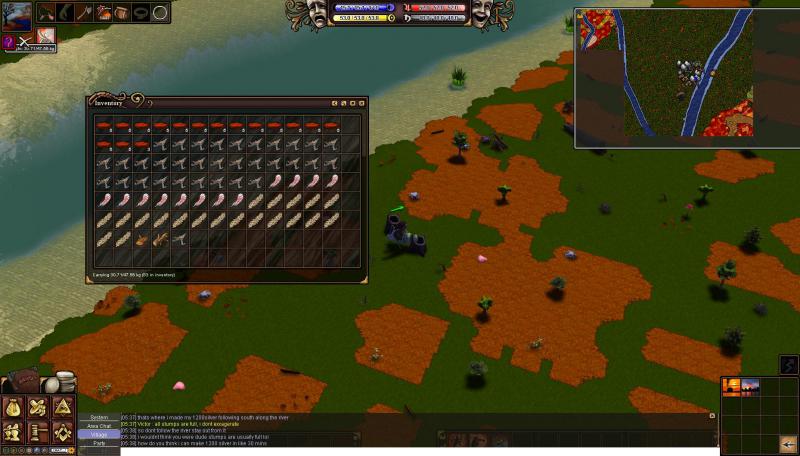
Task: Open the Party chat tab
Action: 99,443
